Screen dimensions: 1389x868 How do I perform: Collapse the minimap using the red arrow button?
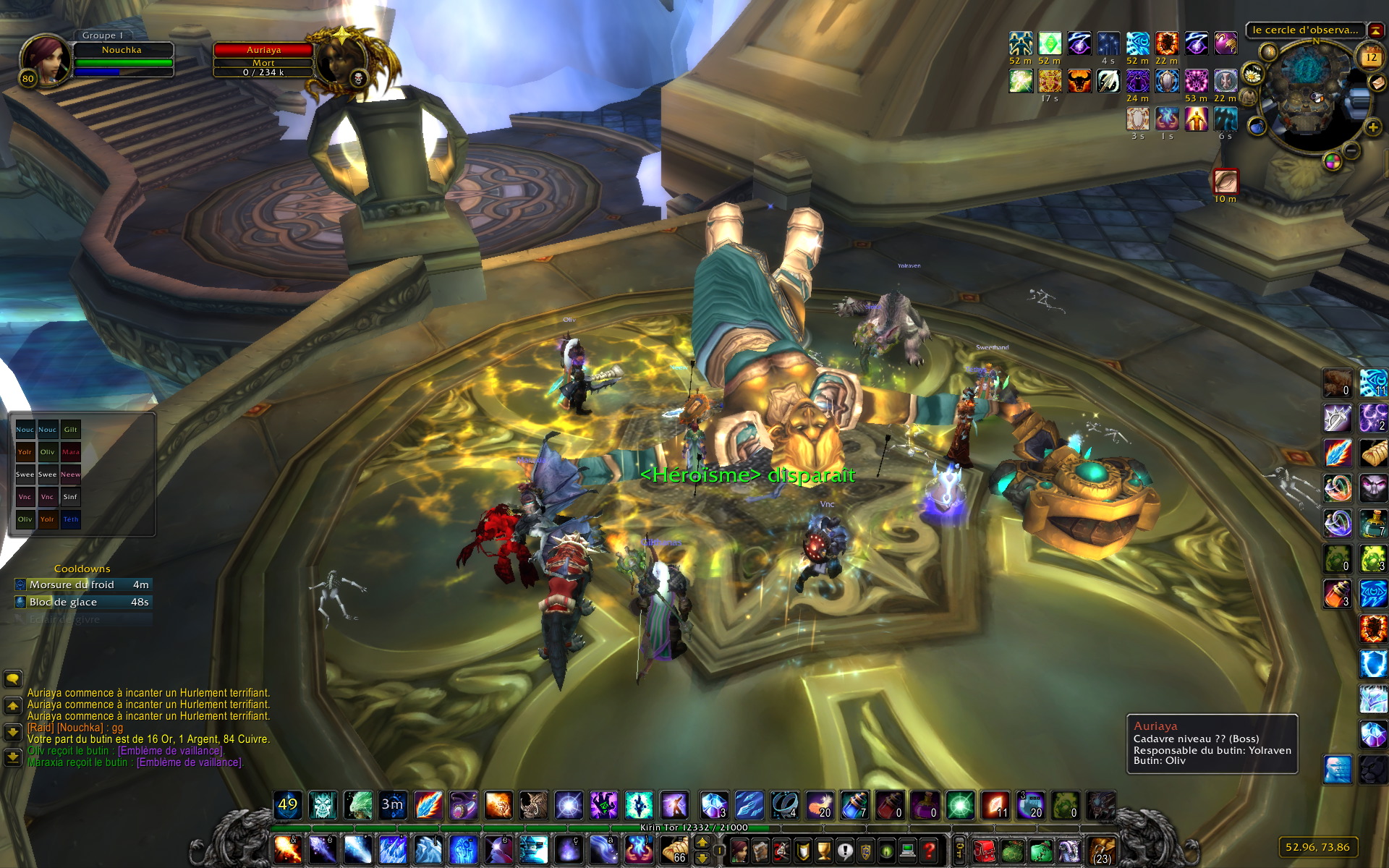point(1375,30)
